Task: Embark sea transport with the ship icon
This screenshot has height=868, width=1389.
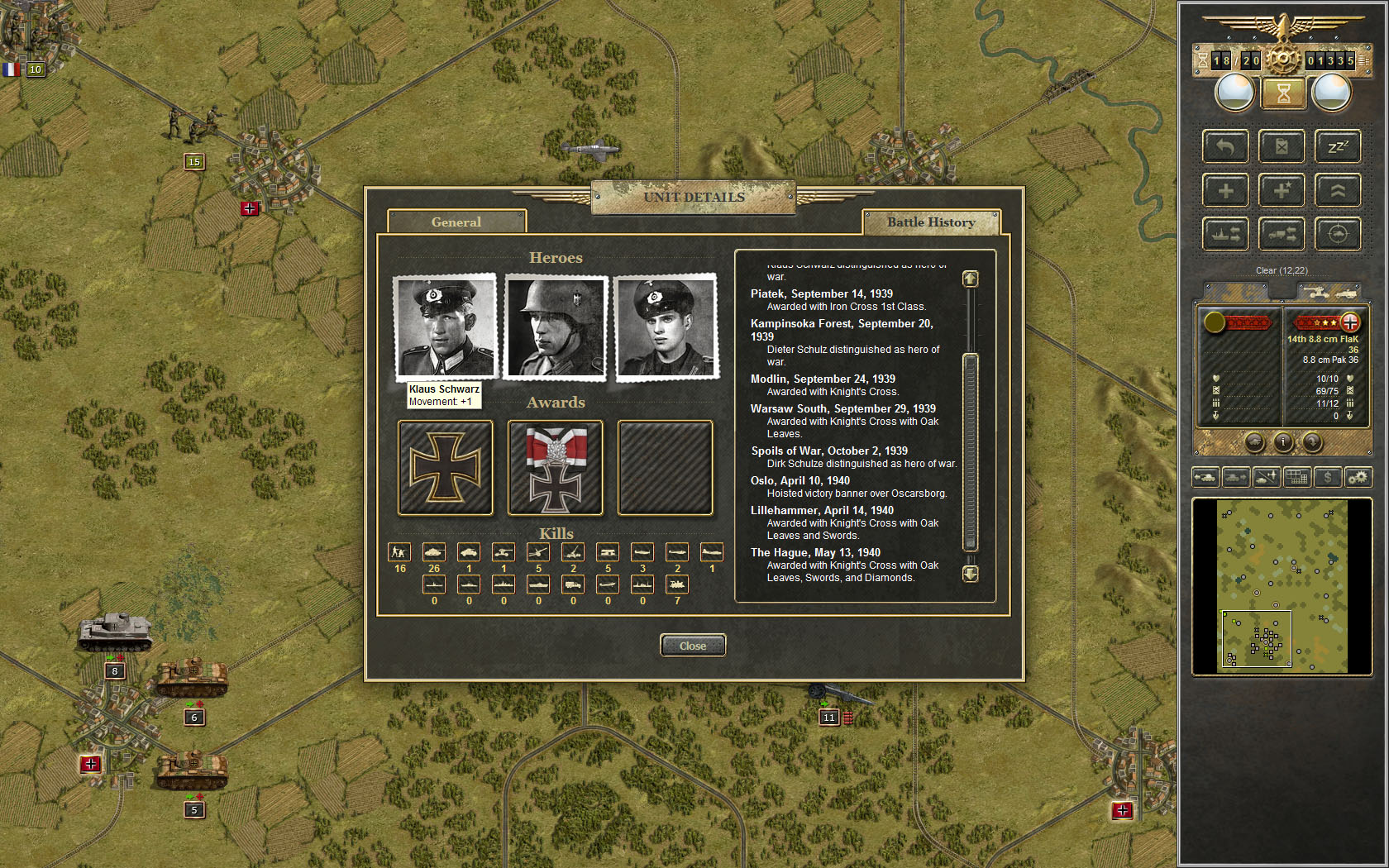Action: 1226,234
